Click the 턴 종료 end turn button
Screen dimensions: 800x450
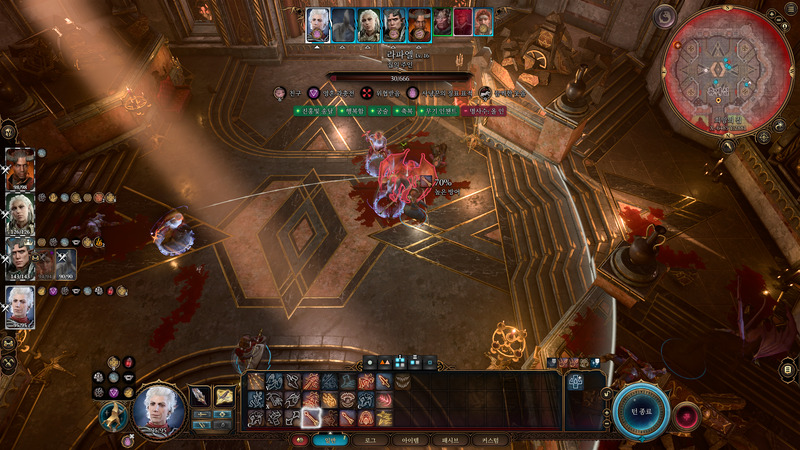(x=641, y=413)
